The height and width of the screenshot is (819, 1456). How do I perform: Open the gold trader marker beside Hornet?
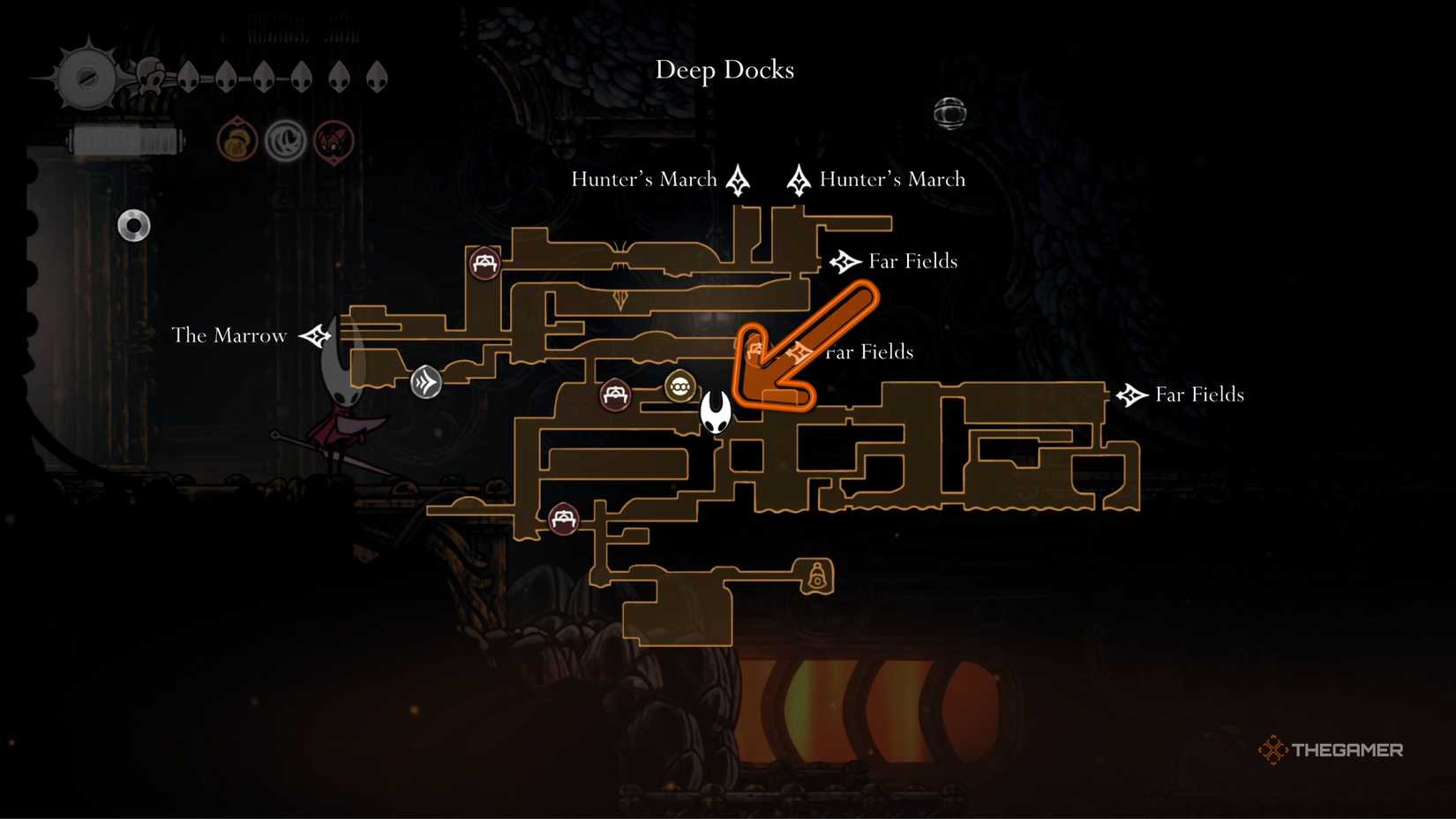[680, 386]
